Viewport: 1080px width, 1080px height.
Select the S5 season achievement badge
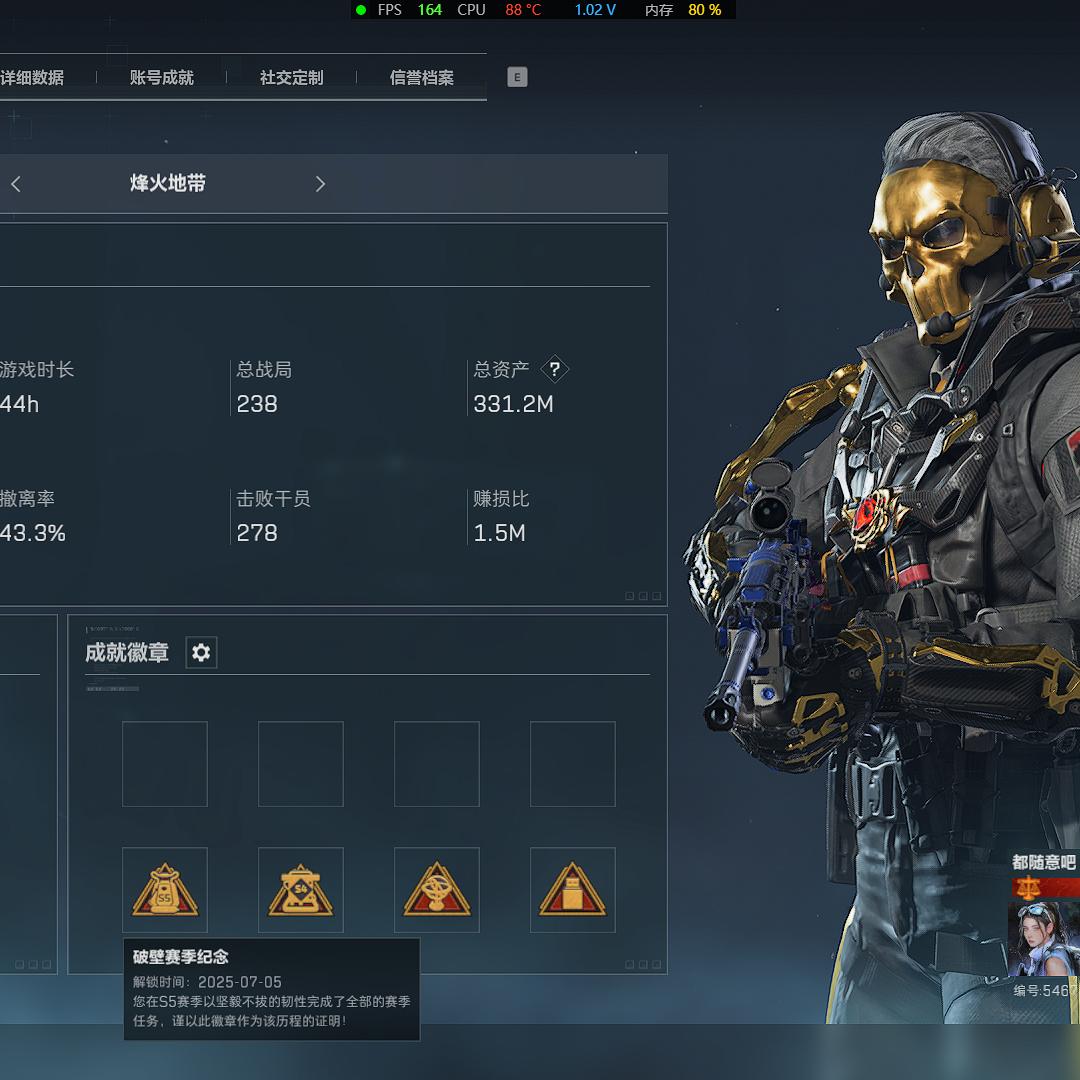point(165,890)
